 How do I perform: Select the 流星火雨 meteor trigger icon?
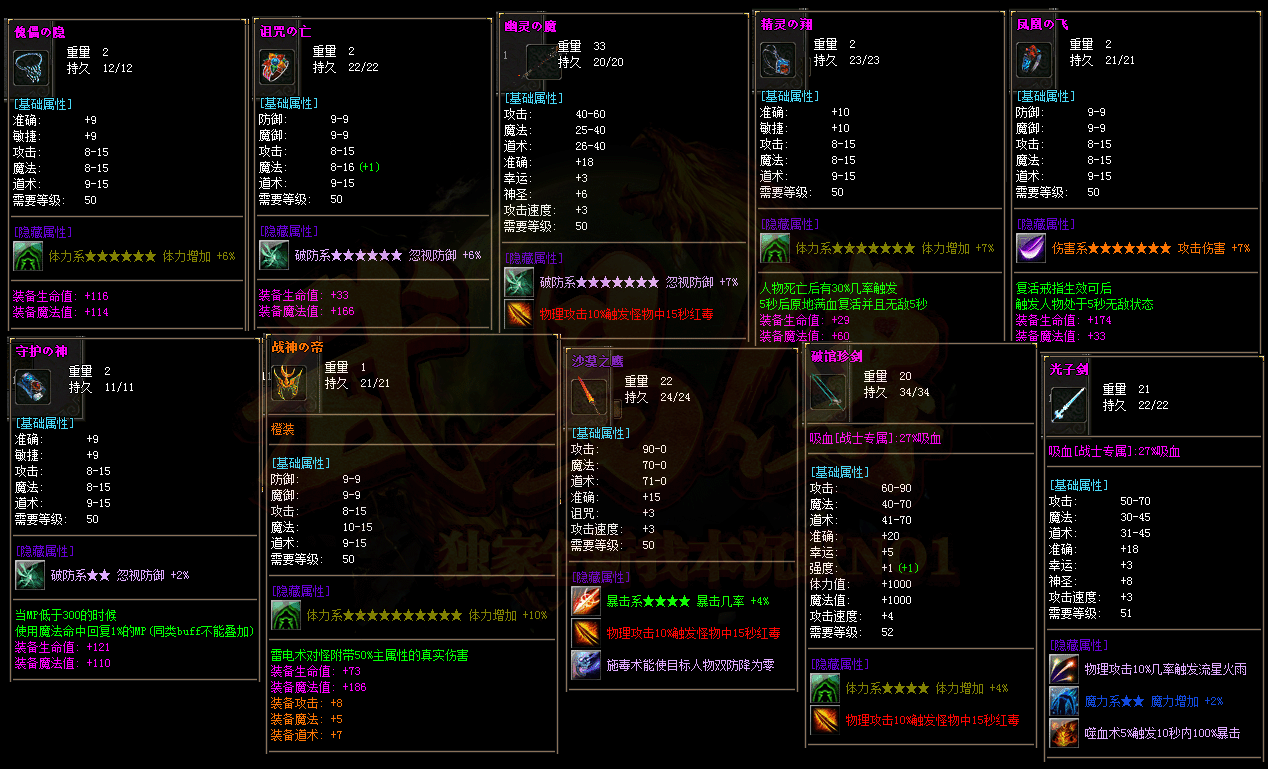(1063, 669)
